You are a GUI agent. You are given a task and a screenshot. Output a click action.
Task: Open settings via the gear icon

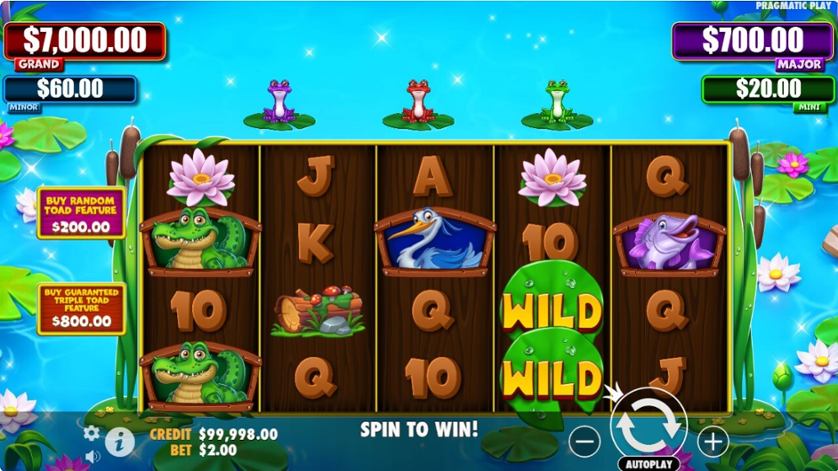pyautogui.click(x=92, y=433)
